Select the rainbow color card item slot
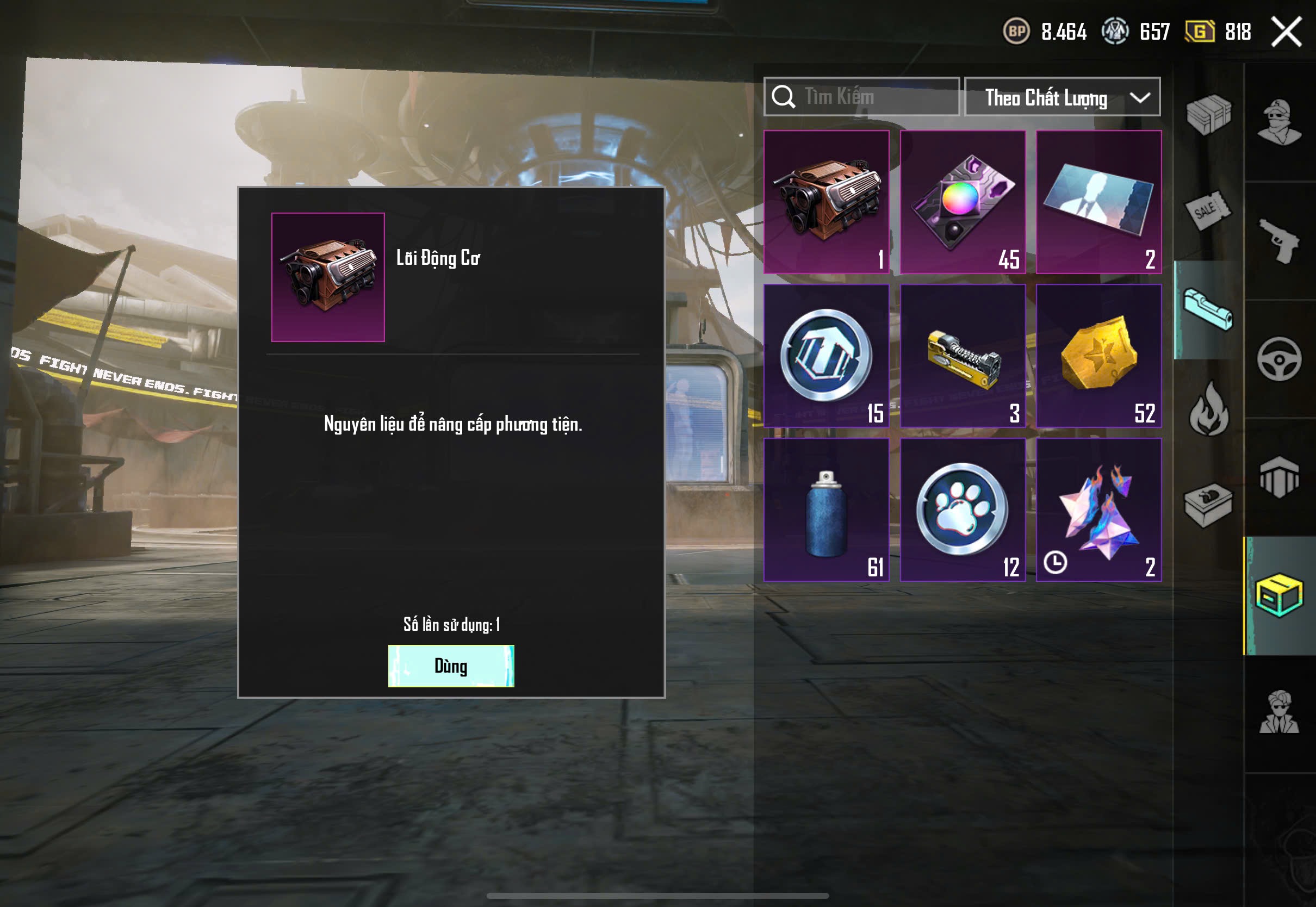This screenshot has height=907, width=1316. pos(963,202)
